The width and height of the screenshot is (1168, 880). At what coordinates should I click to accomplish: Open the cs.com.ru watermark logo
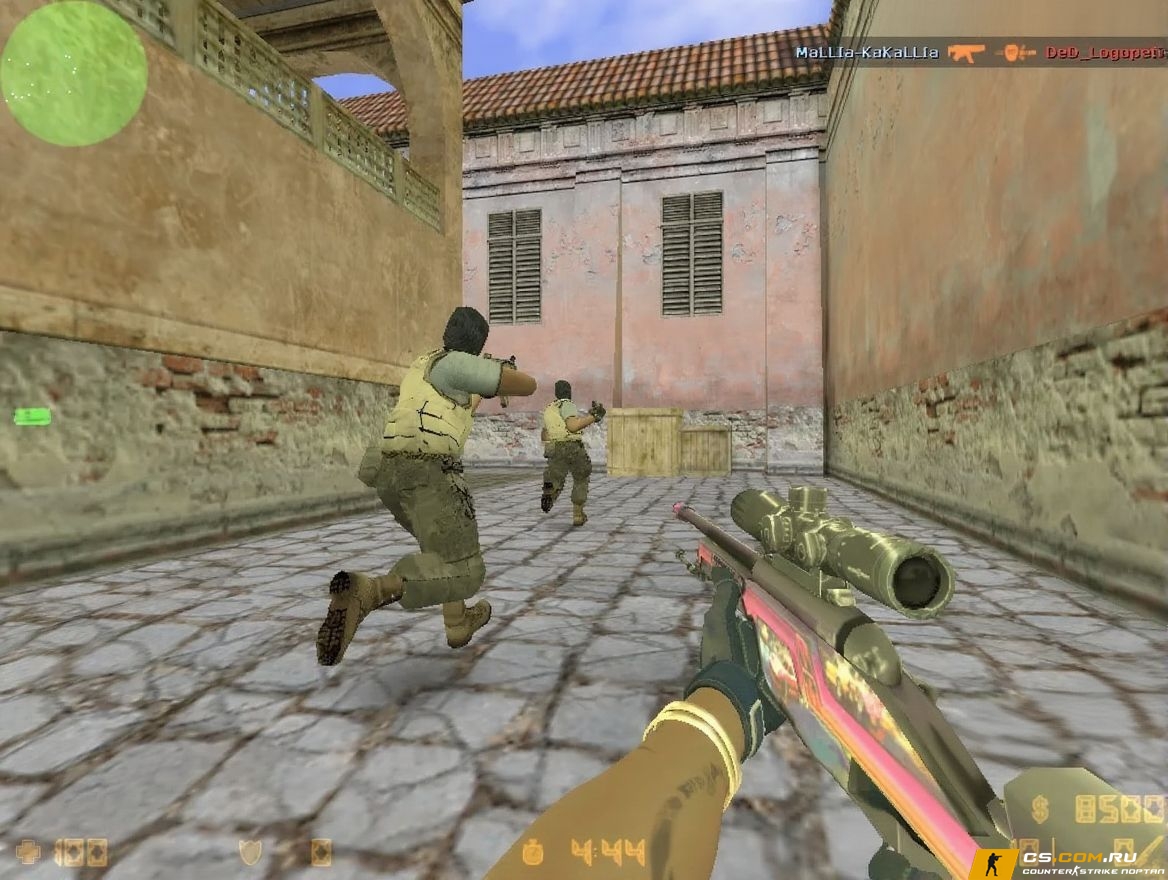pyautogui.click(x=1066, y=864)
